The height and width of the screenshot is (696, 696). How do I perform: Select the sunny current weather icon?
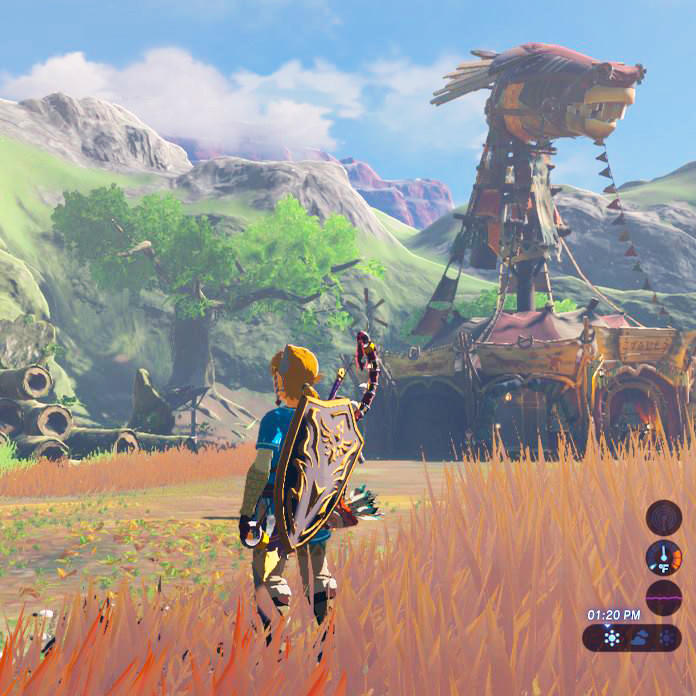click(x=611, y=638)
